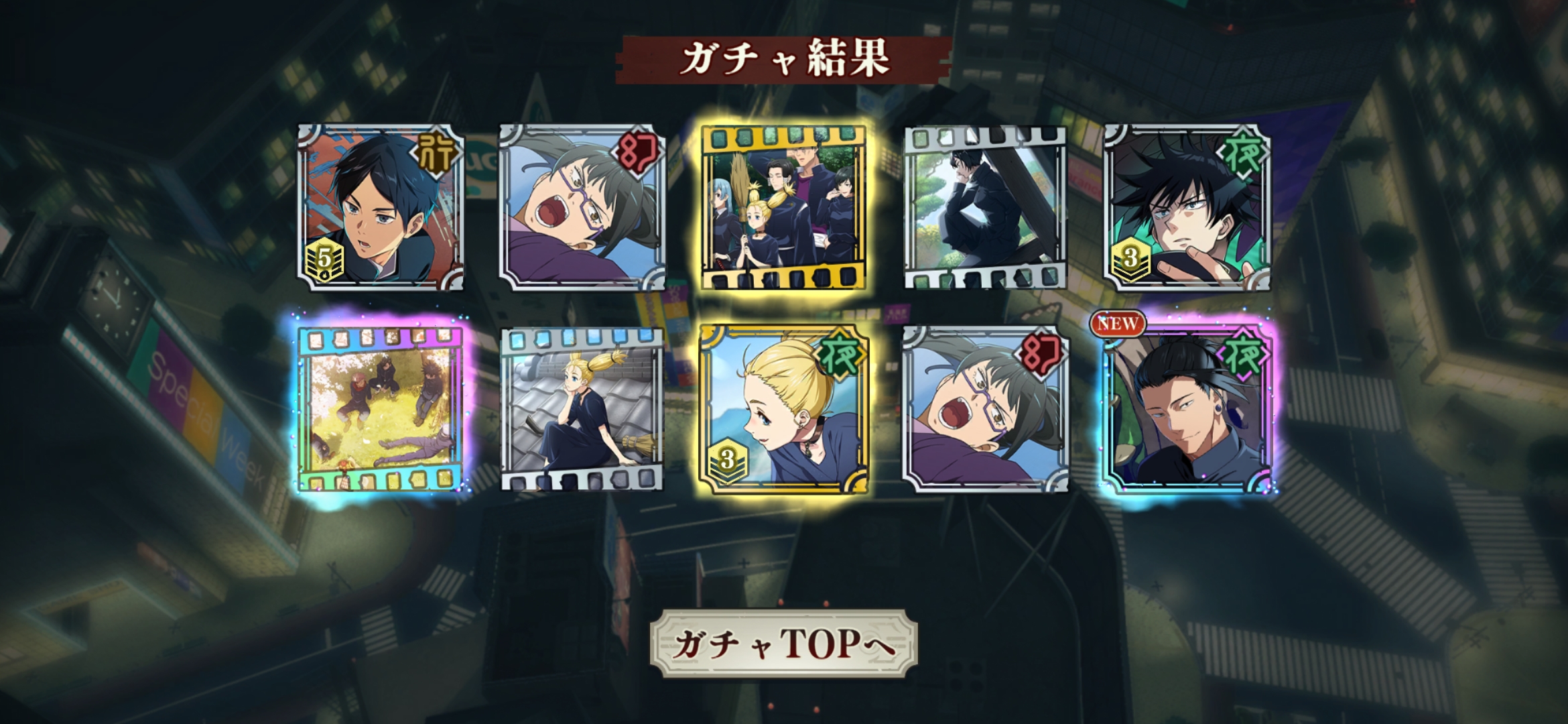Viewport: 1568px width, 724px height.
Task: Go to Gacha TOP via ガチャTOPへ button
Action: 783,644
